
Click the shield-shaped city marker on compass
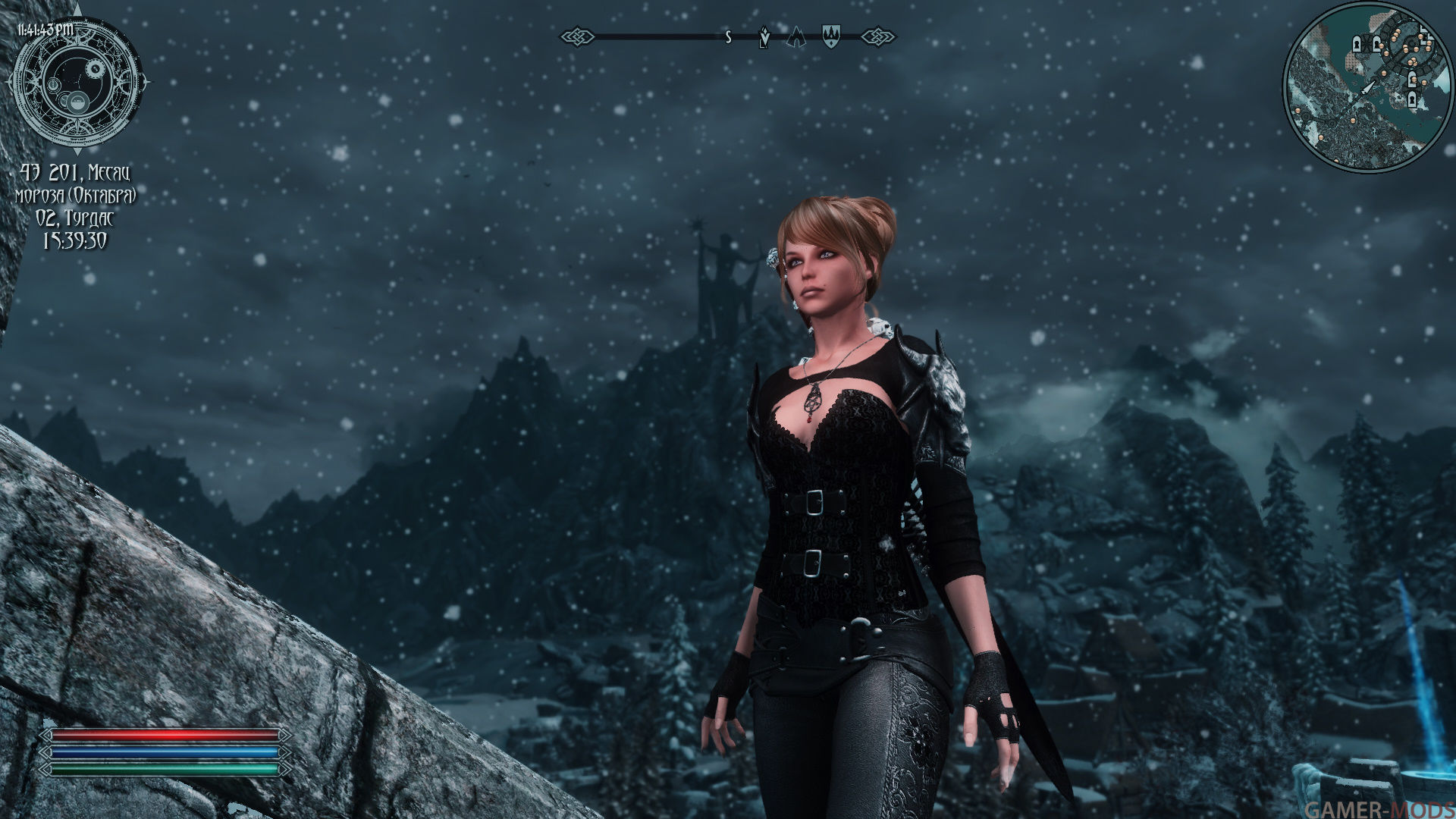click(x=831, y=36)
